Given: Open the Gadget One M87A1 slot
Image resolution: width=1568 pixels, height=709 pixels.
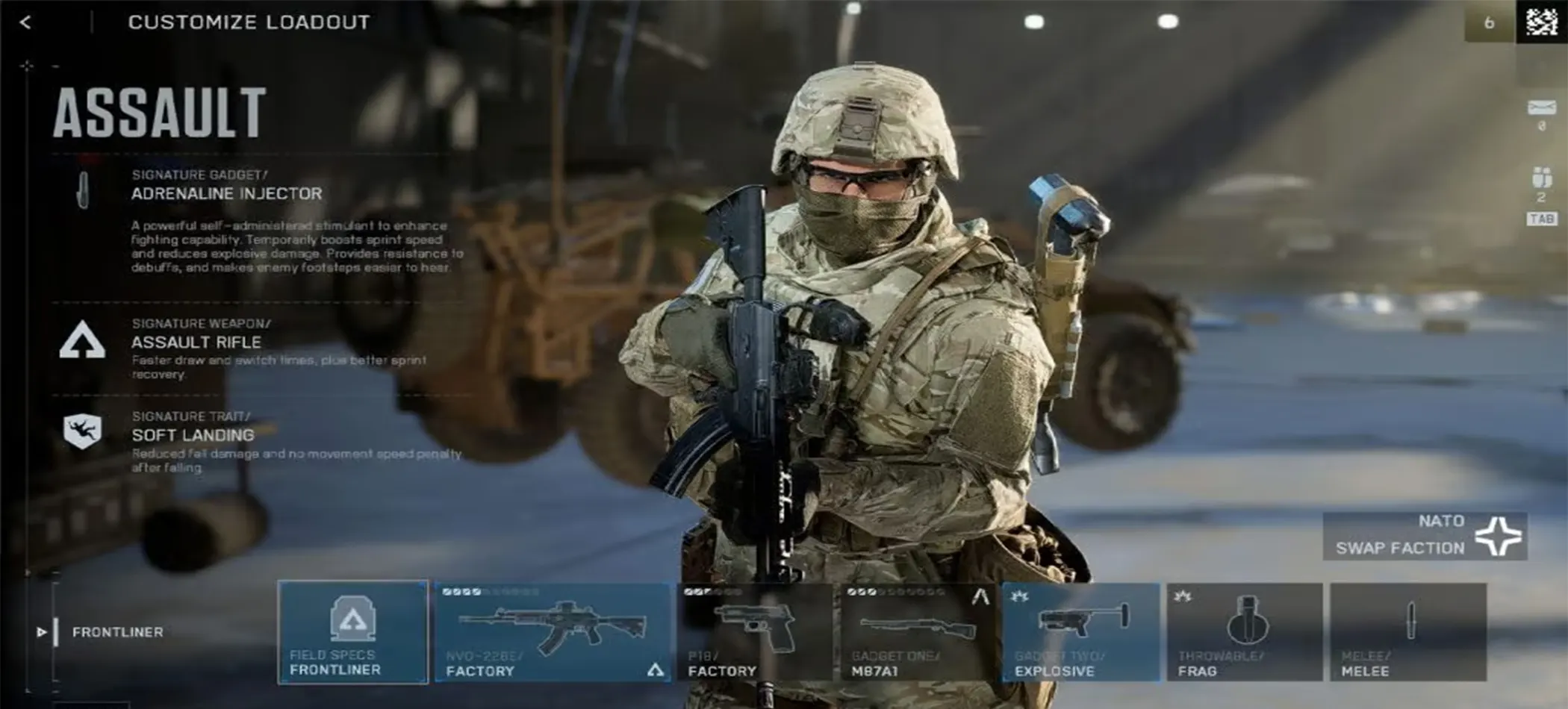Looking at the screenshot, I should [918, 631].
